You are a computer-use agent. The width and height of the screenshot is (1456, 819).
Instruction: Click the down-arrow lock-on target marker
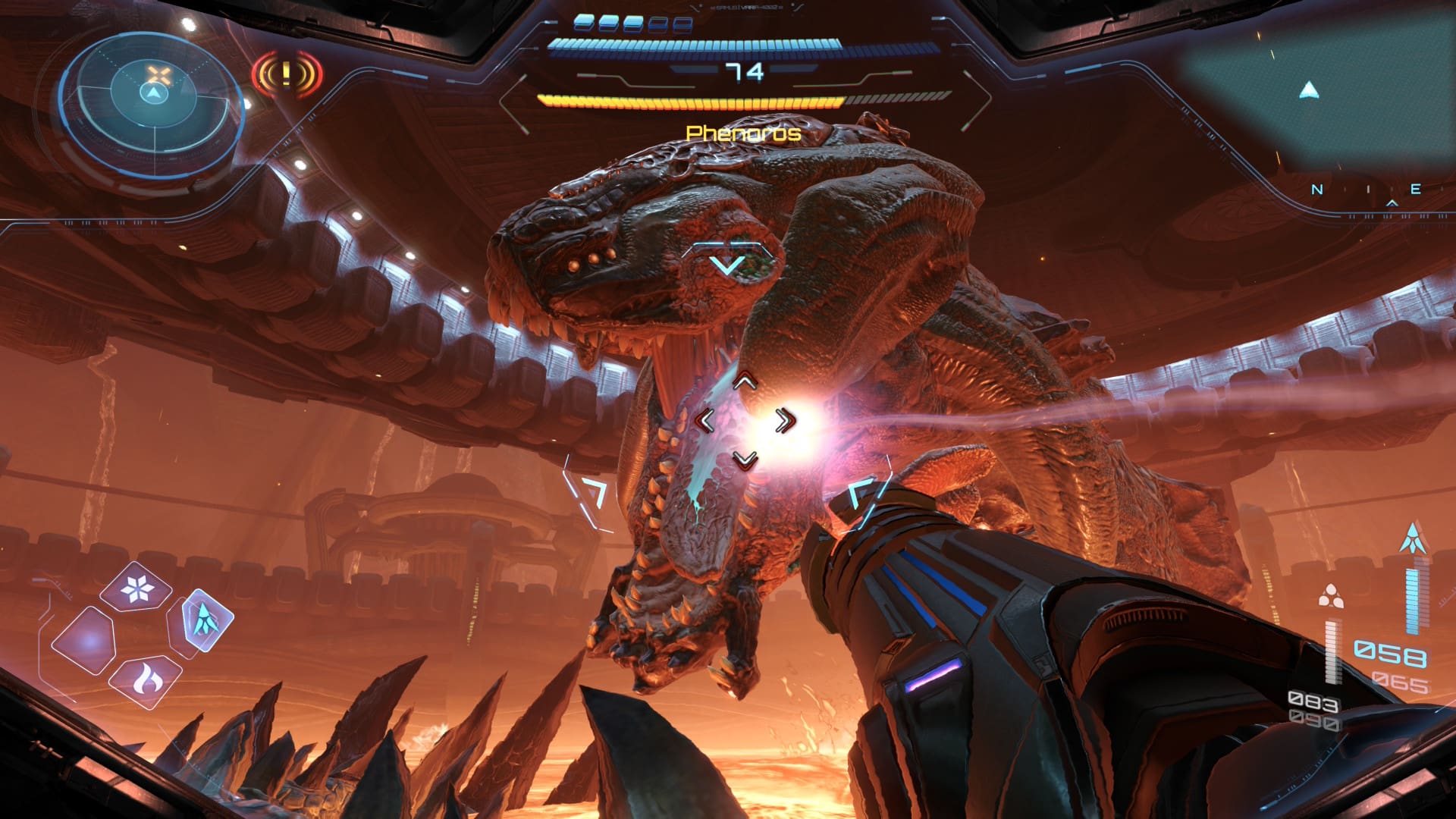point(729,265)
